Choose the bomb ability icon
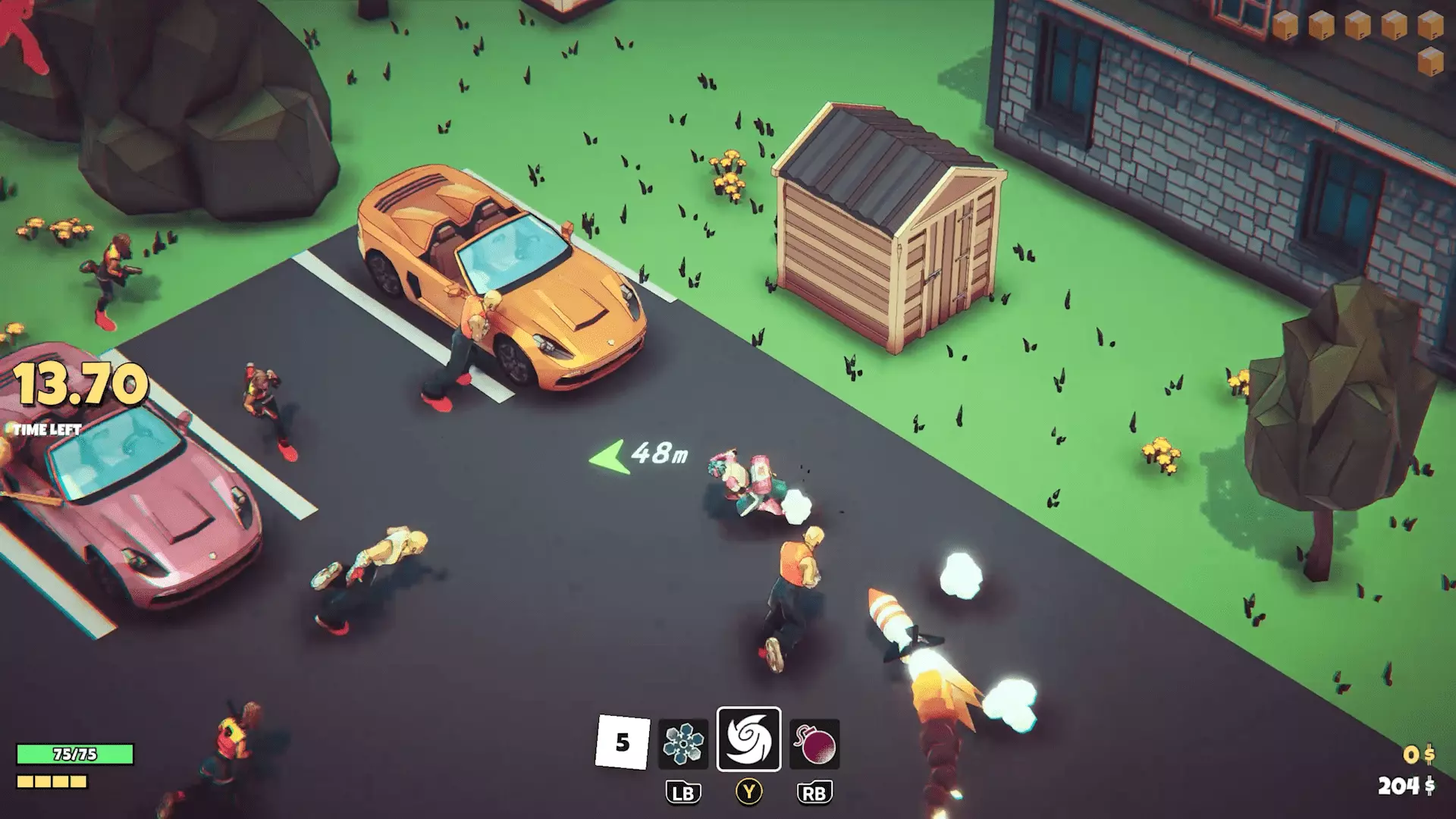This screenshot has width=1456, height=819. [x=814, y=743]
